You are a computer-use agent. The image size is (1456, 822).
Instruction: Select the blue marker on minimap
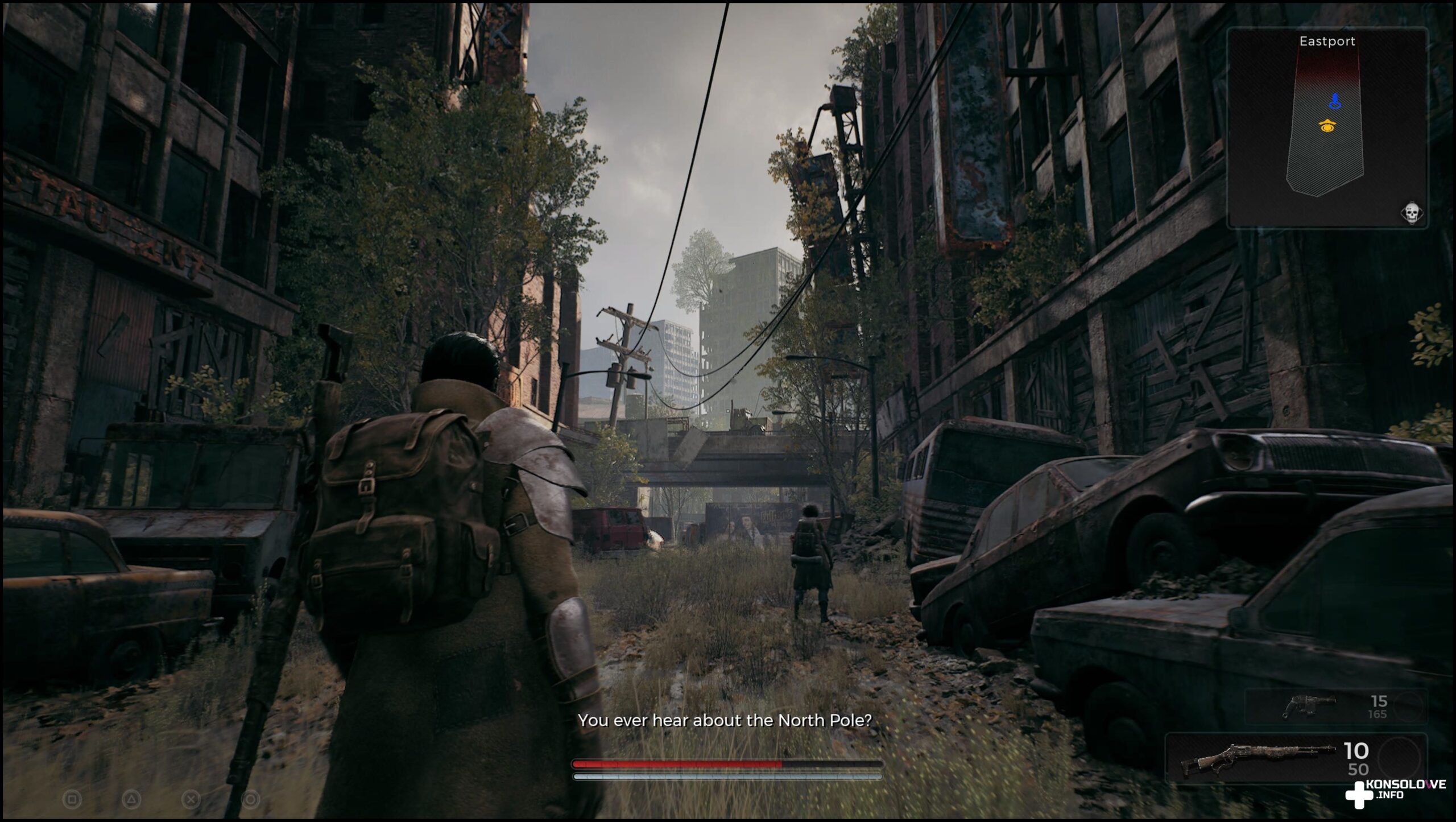[x=1335, y=102]
